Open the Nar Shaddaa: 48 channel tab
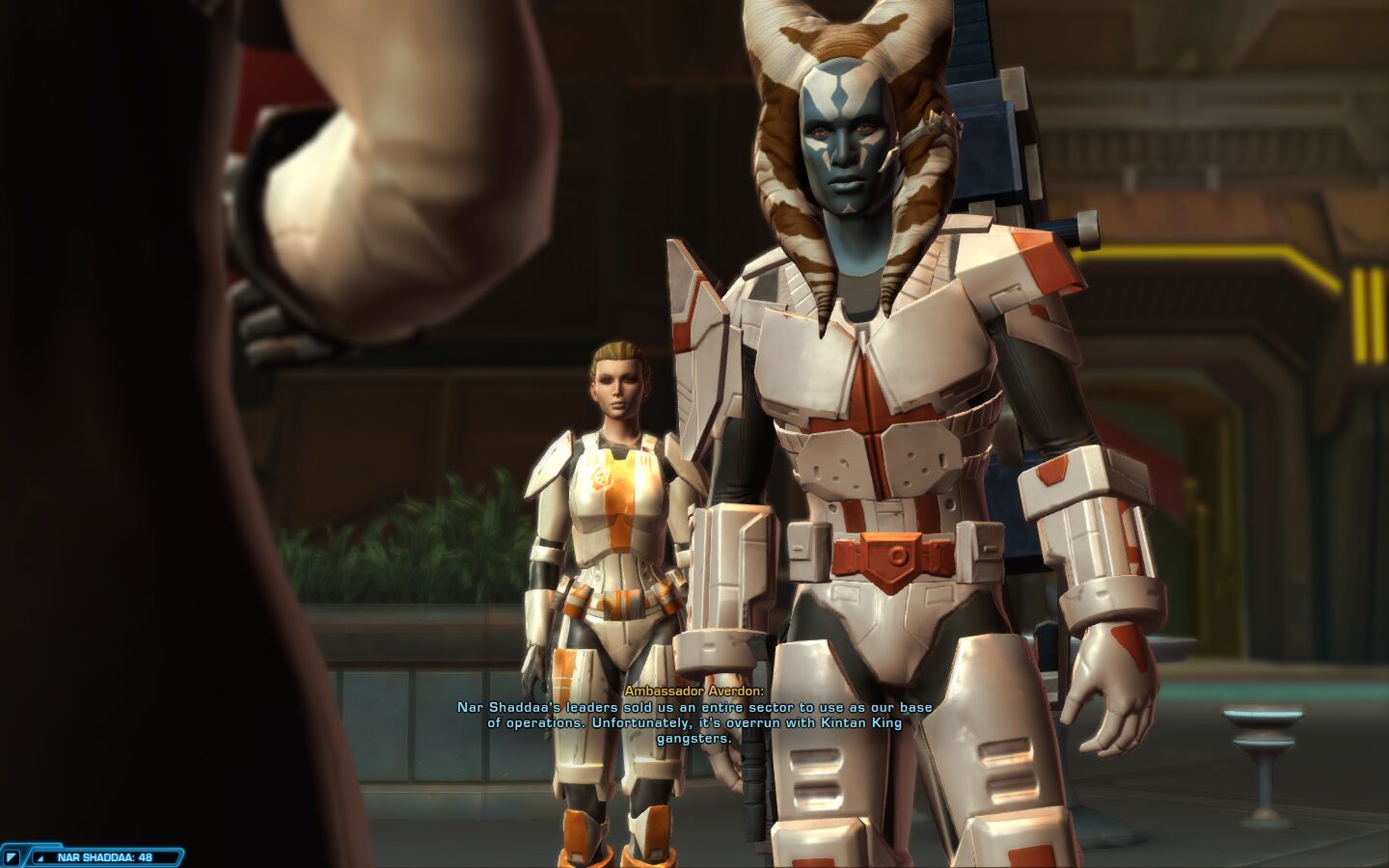This screenshot has height=868, width=1389. pos(104,856)
